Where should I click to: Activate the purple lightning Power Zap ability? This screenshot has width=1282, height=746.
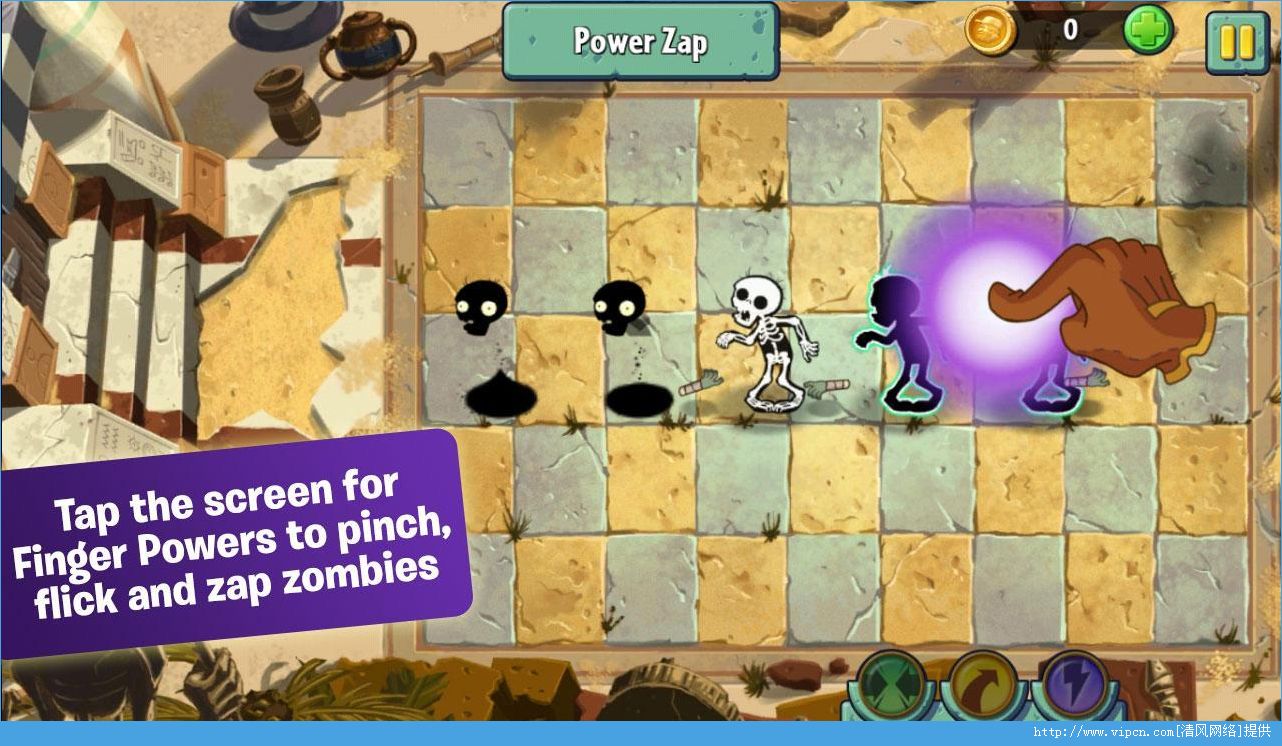pyautogui.click(x=1075, y=685)
